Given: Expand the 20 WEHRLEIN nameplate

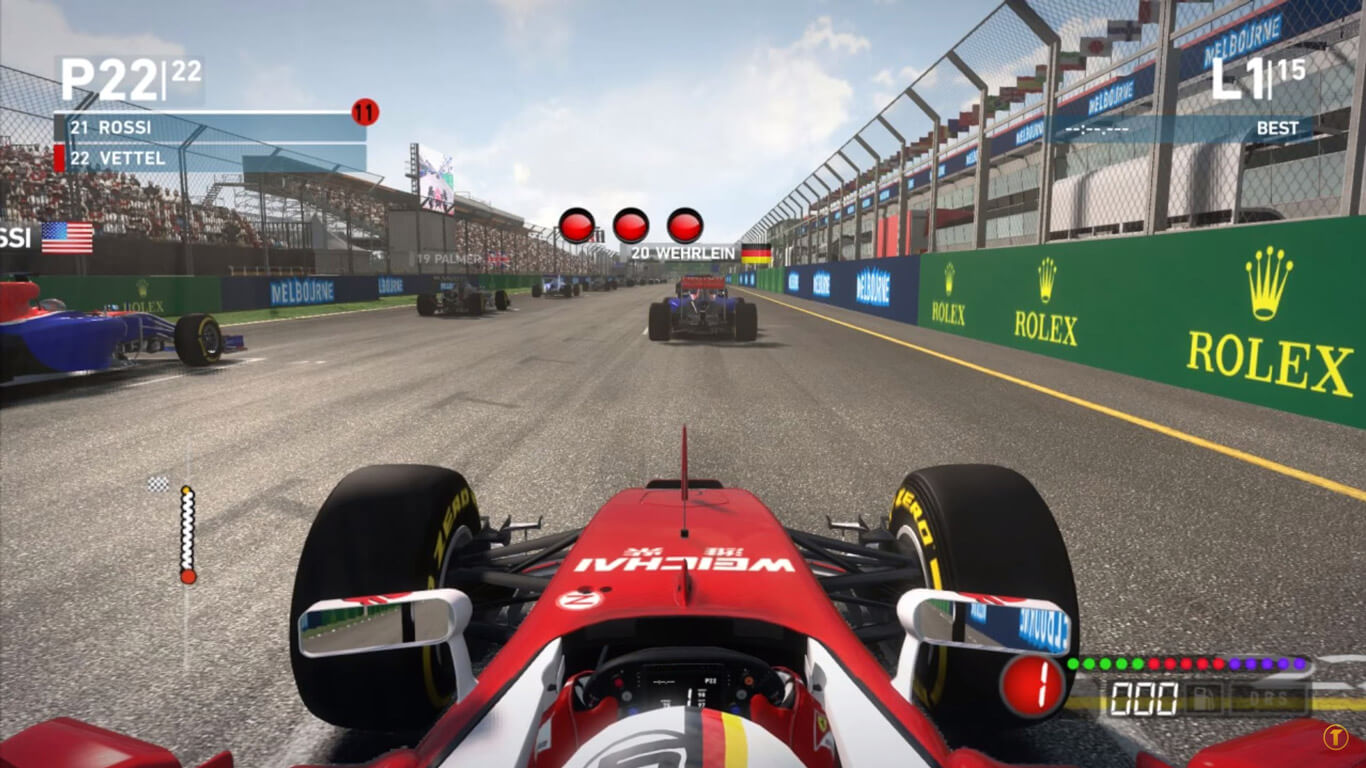Looking at the screenshot, I should [x=686, y=254].
